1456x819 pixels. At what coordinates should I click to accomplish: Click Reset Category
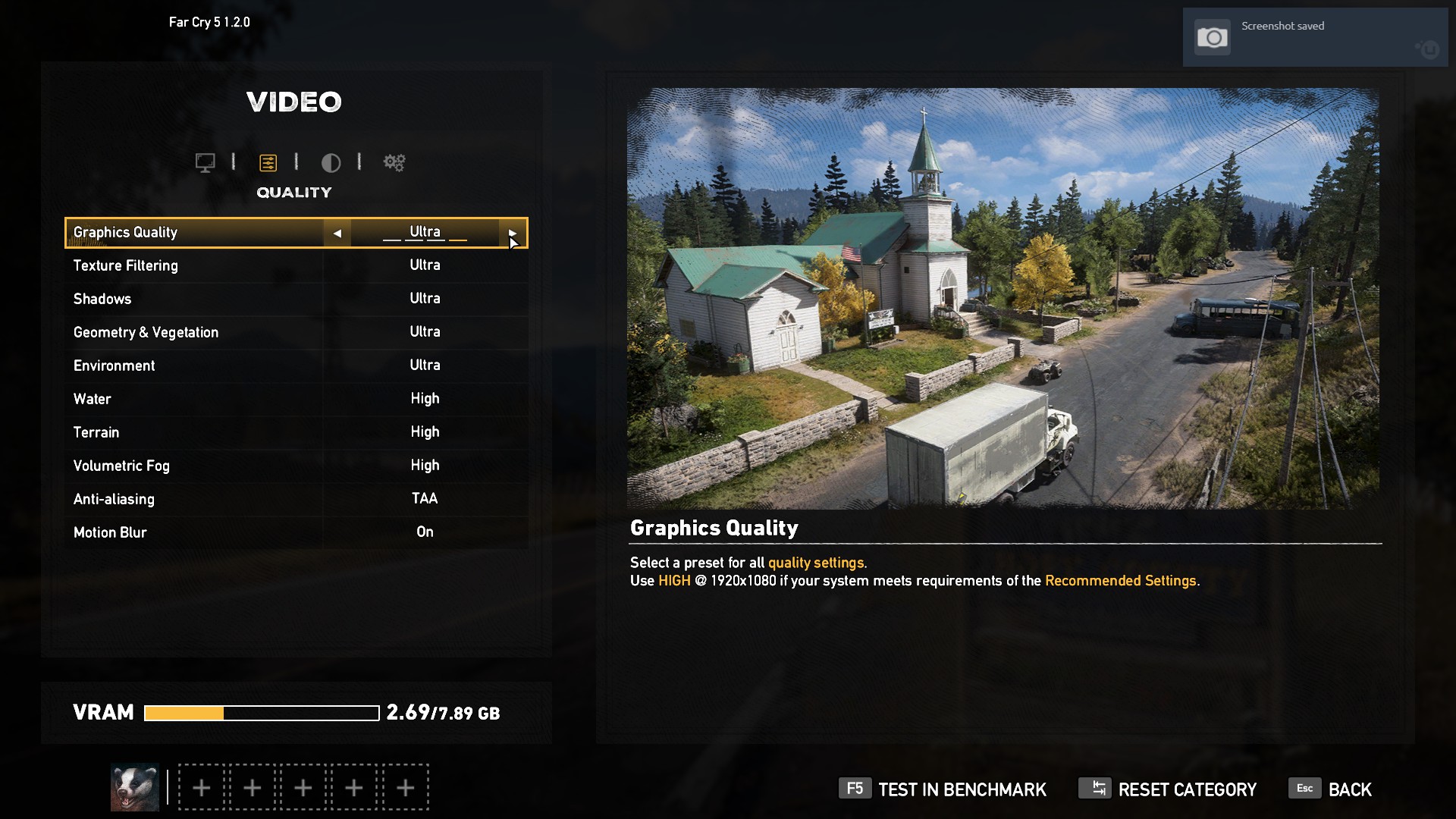click(1168, 789)
